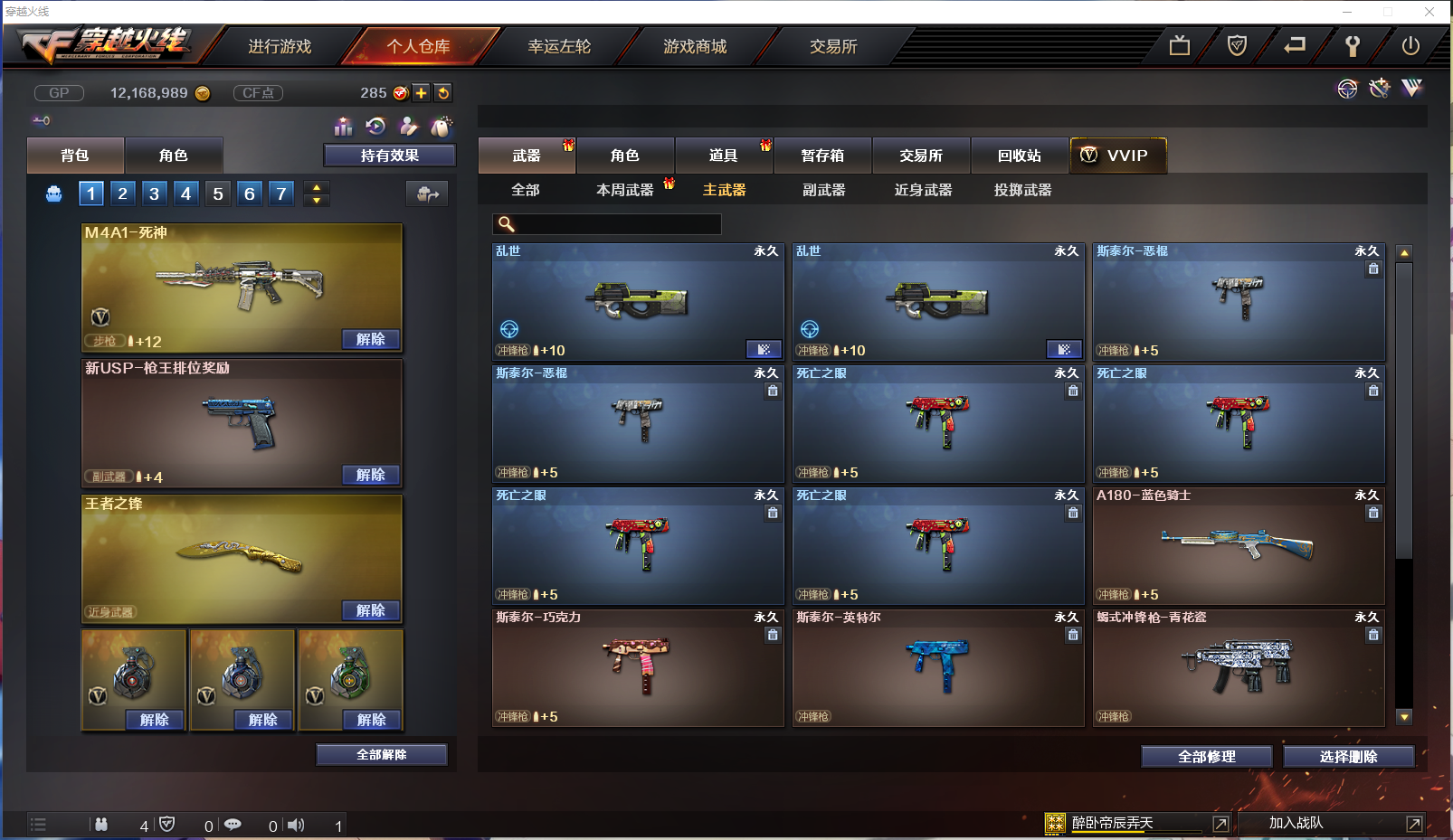Mute the voice speaker icon in the bottom bar
This screenshot has width=1453, height=840.
(x=296, y=824)
